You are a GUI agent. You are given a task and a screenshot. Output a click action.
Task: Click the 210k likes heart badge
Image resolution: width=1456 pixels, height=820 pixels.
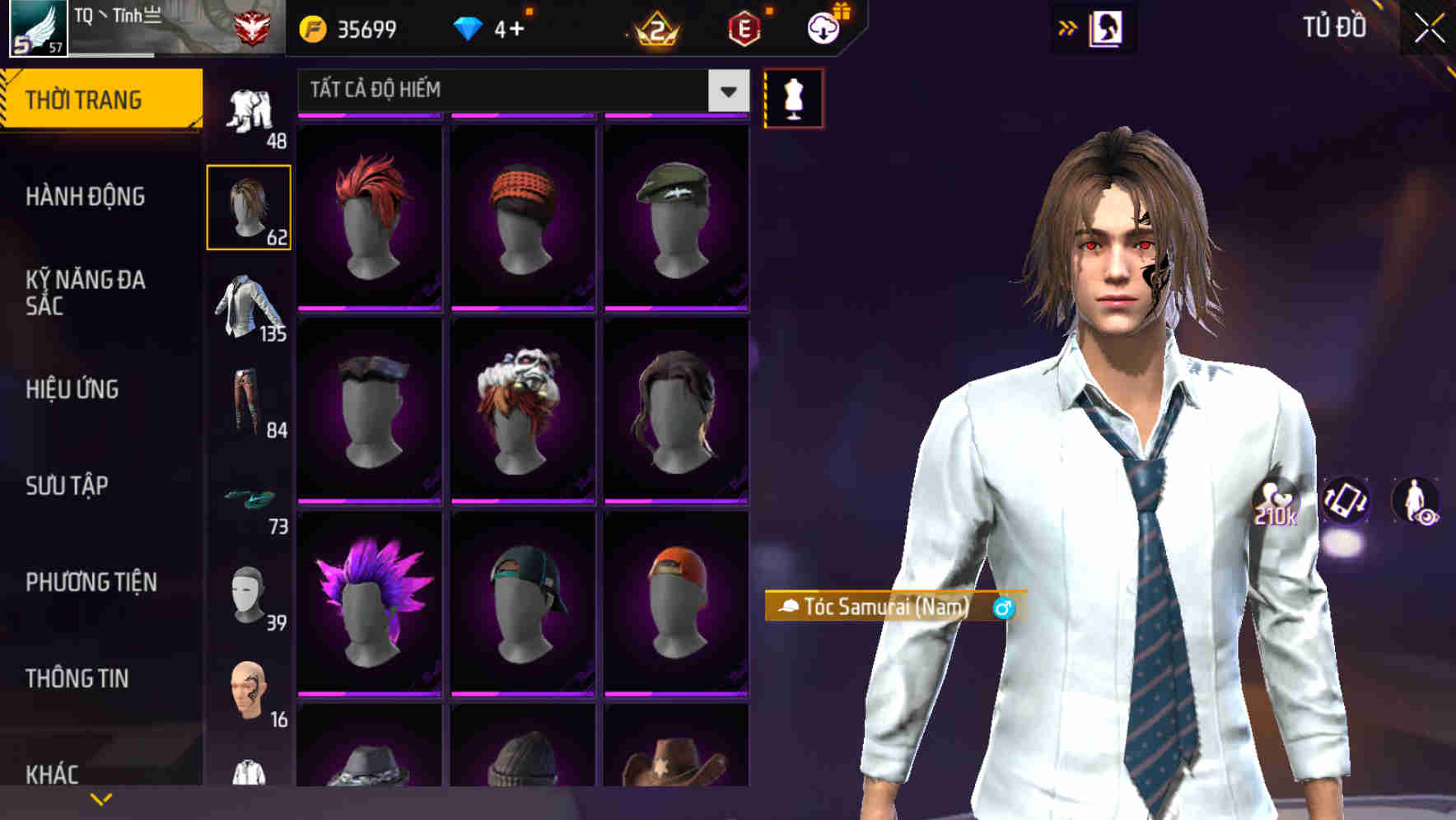(1278, 506)
